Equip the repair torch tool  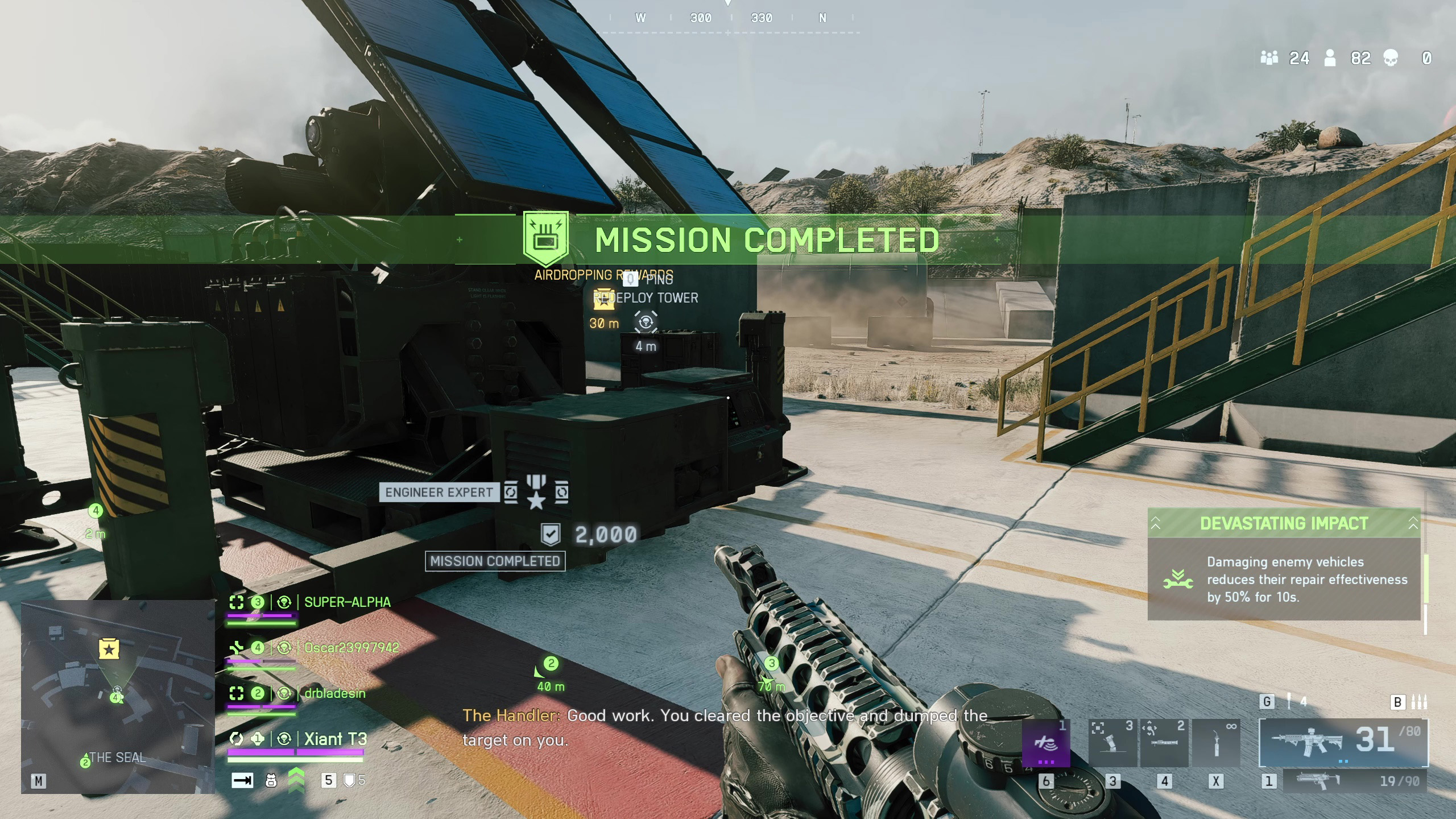1216,743
